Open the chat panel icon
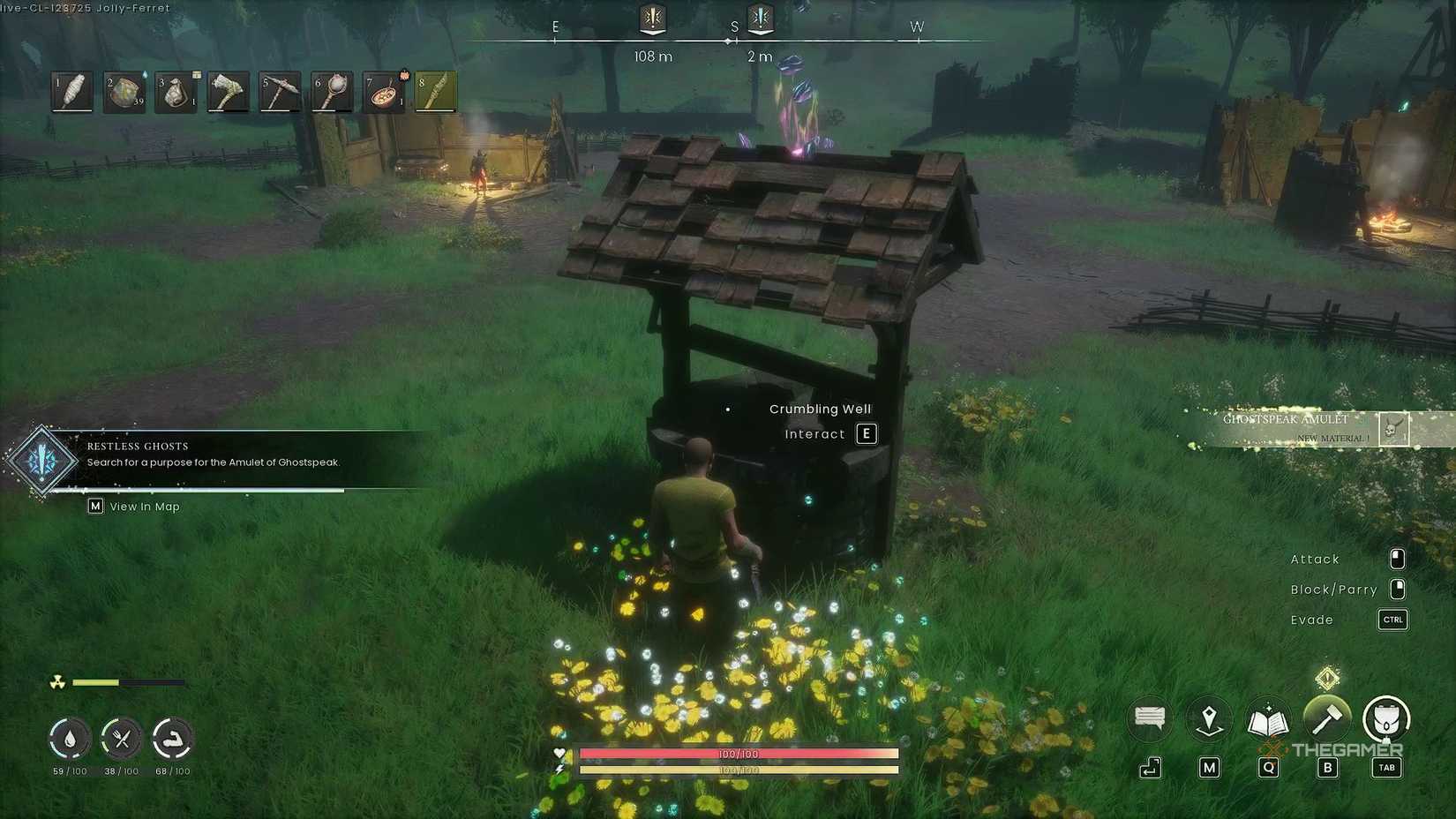The width and height of the screenshot is (1456, 819). pos(1148,718)
